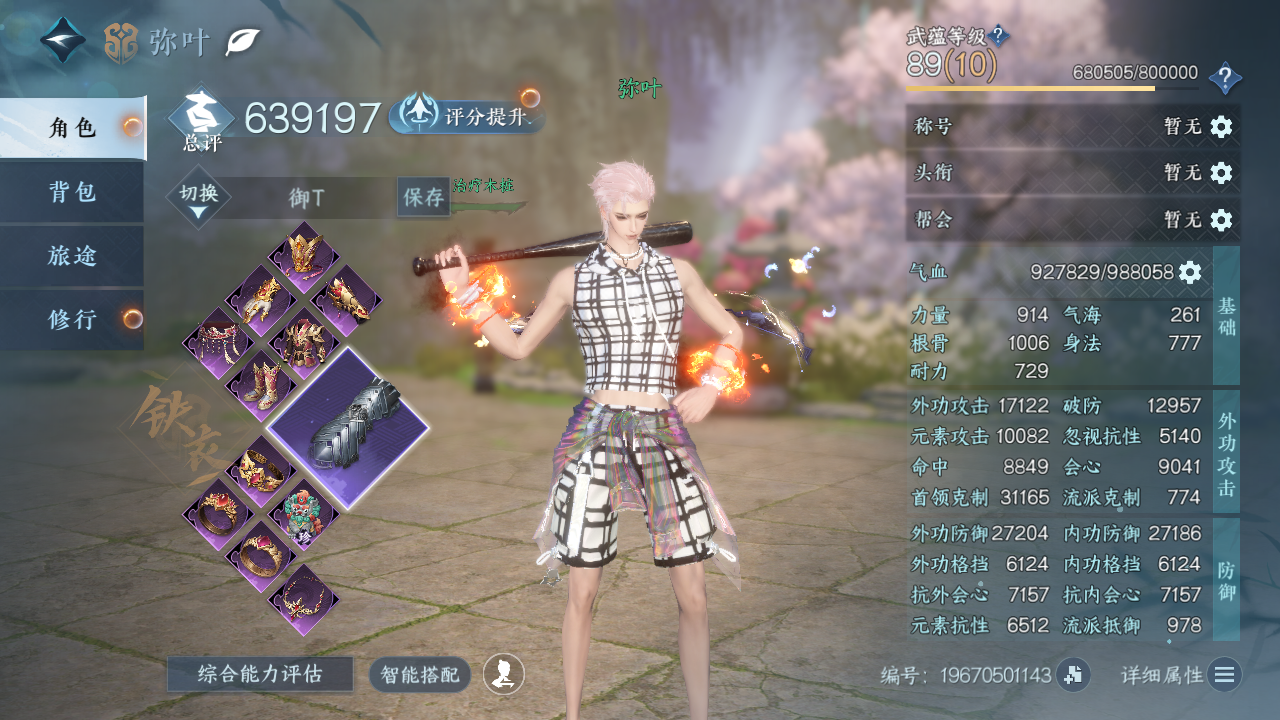Toggle the 切换 loadout switcher

199,198
